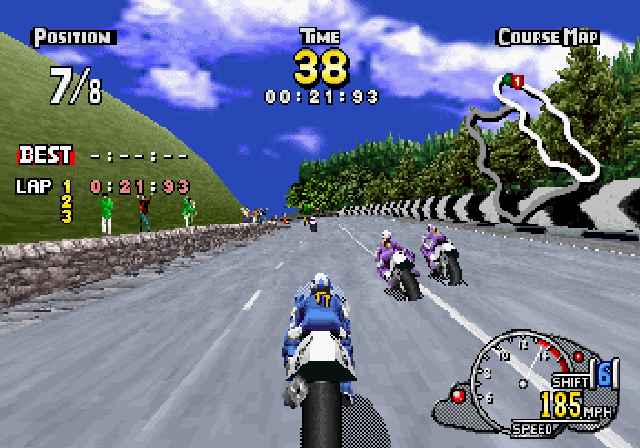Viewport: 640px width, 448px height.
Task: Select the red position marker on the course map
Action: coord(517,80)
